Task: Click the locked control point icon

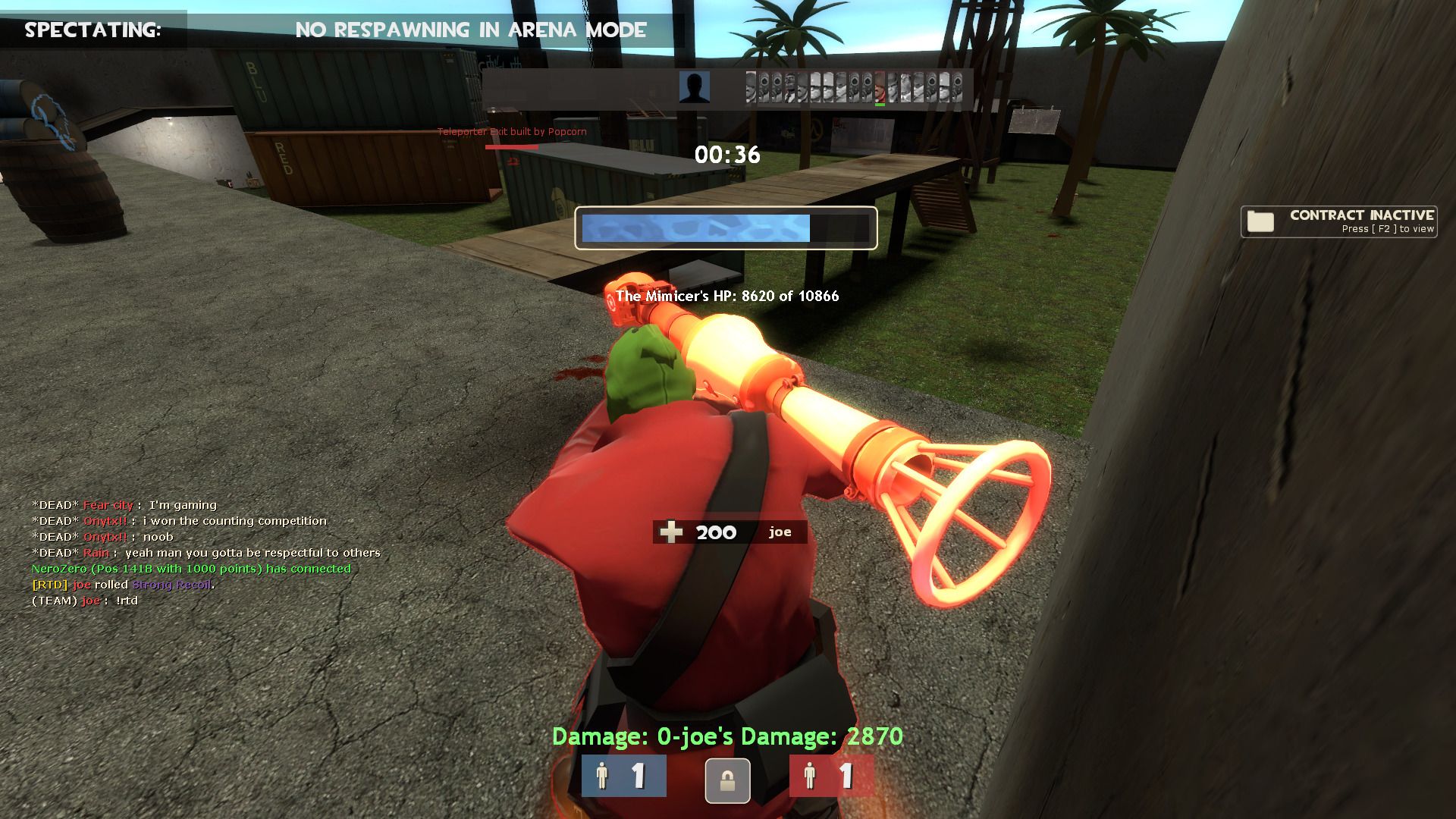Action: coord(727,780)
